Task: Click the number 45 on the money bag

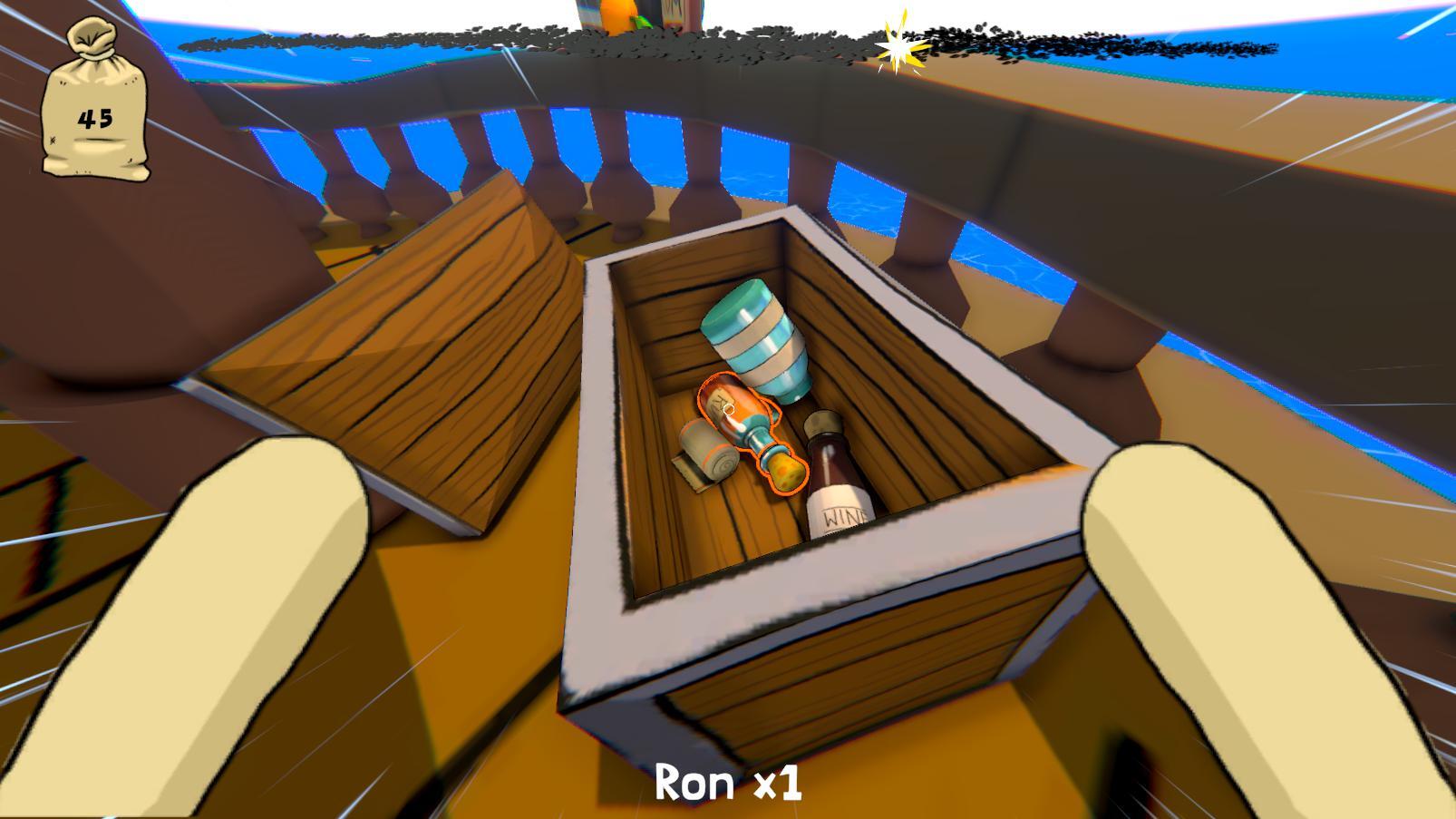Action: pyautogui.click(x=96, y=116)
